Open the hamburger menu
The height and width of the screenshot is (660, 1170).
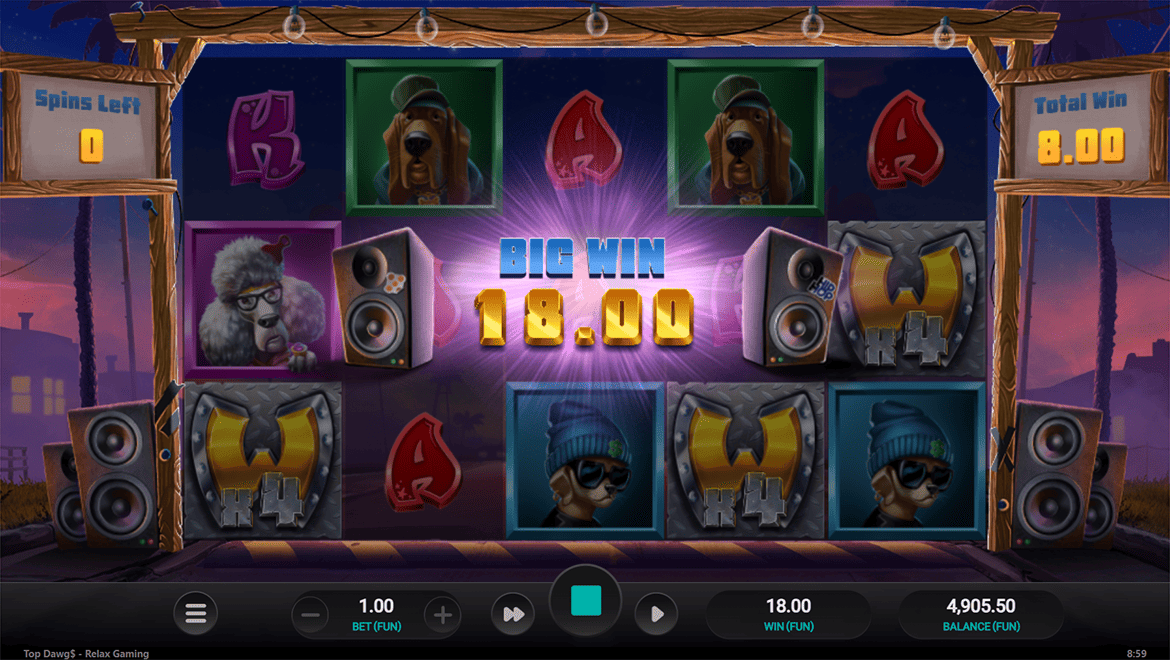pyautogui.click(x=196, y=614)
